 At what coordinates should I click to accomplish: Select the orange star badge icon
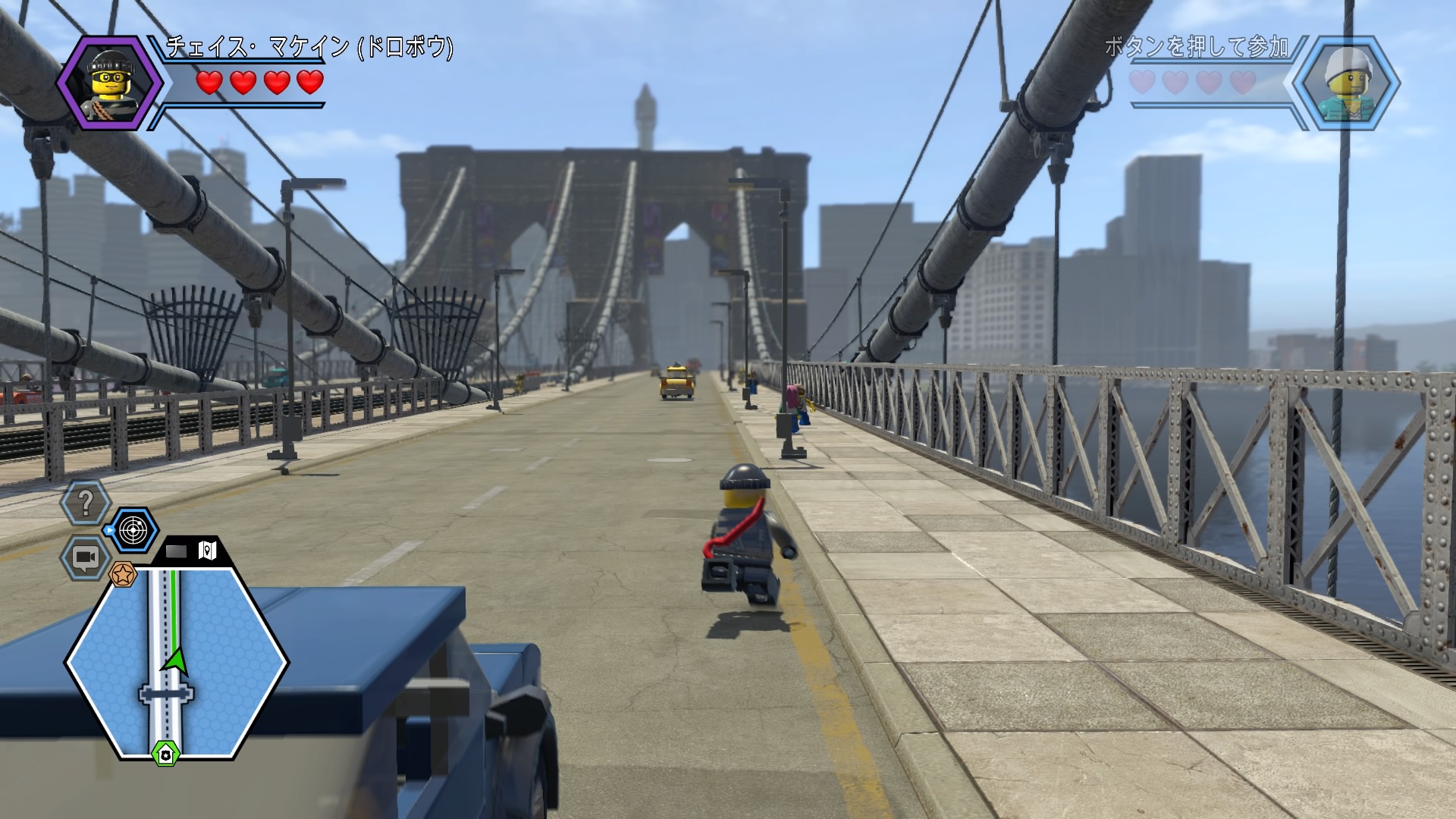point(121,575)
